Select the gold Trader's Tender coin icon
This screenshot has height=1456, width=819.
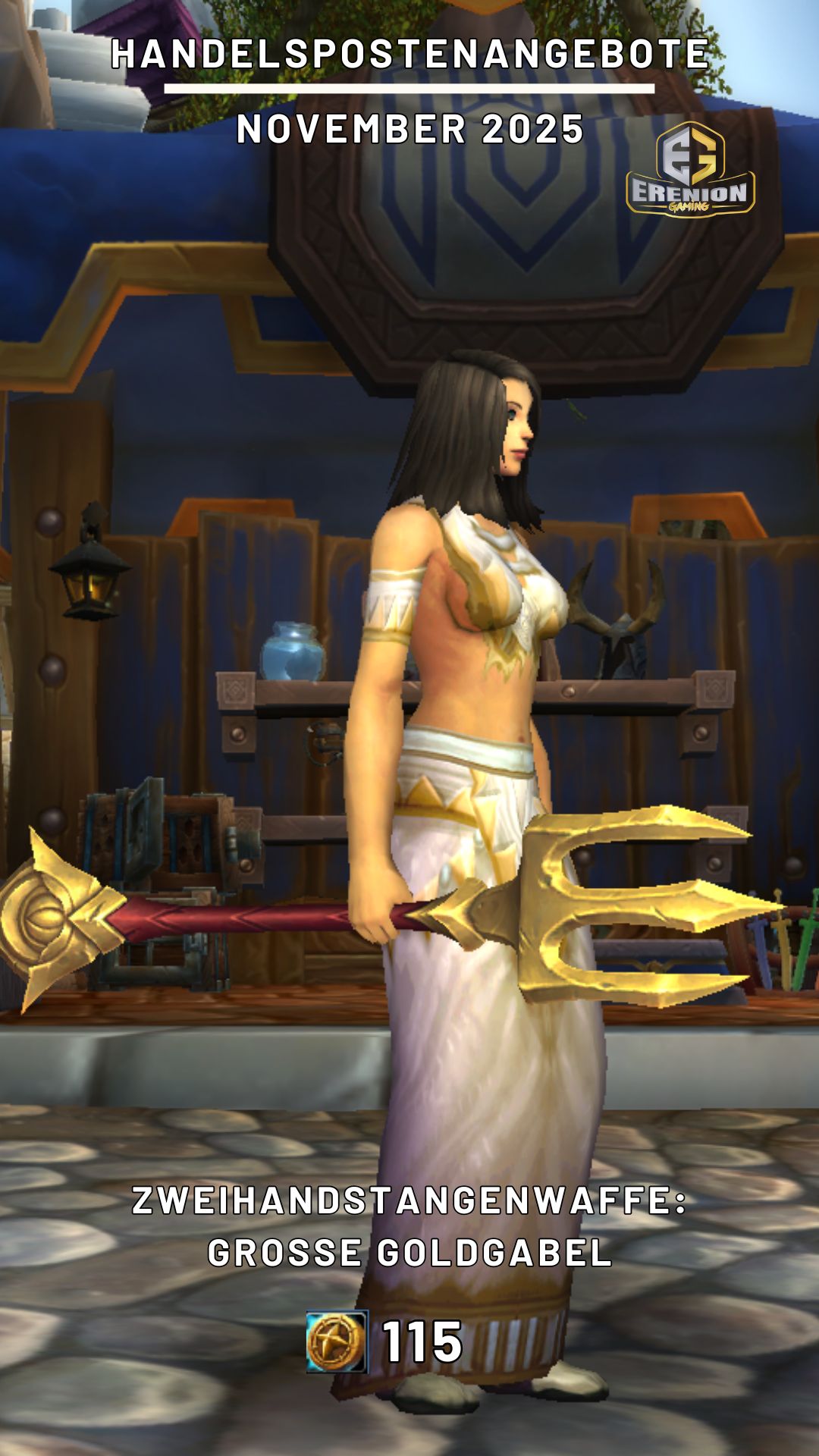(x=337, y=1341)
